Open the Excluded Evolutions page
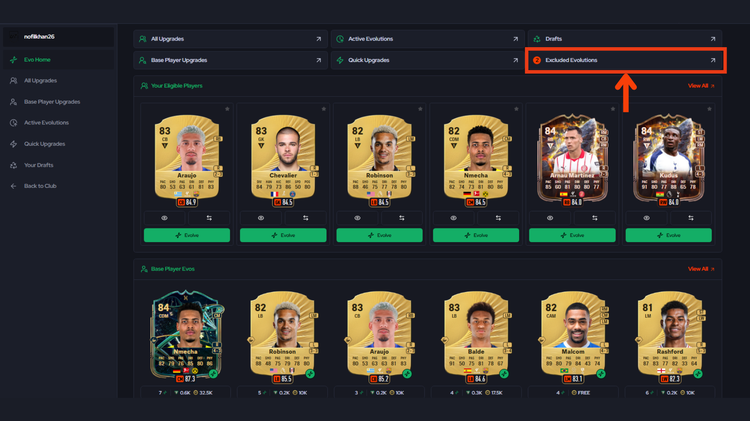 (x=622, y=60)
